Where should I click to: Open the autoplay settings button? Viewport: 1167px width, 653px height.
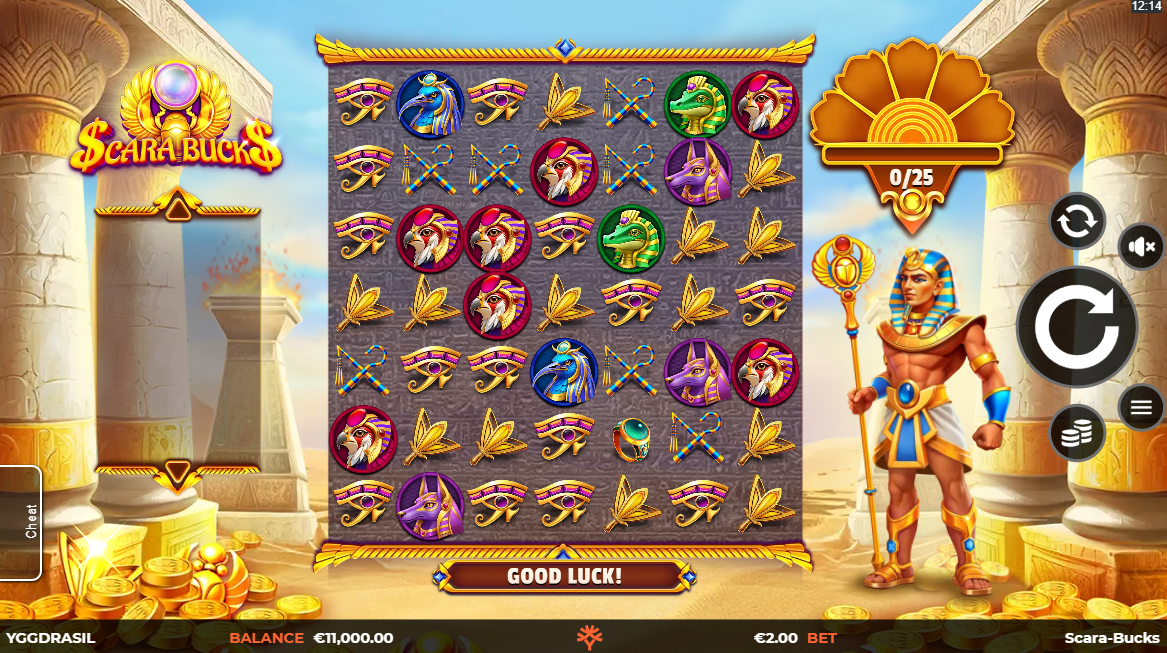[1077, 221]
